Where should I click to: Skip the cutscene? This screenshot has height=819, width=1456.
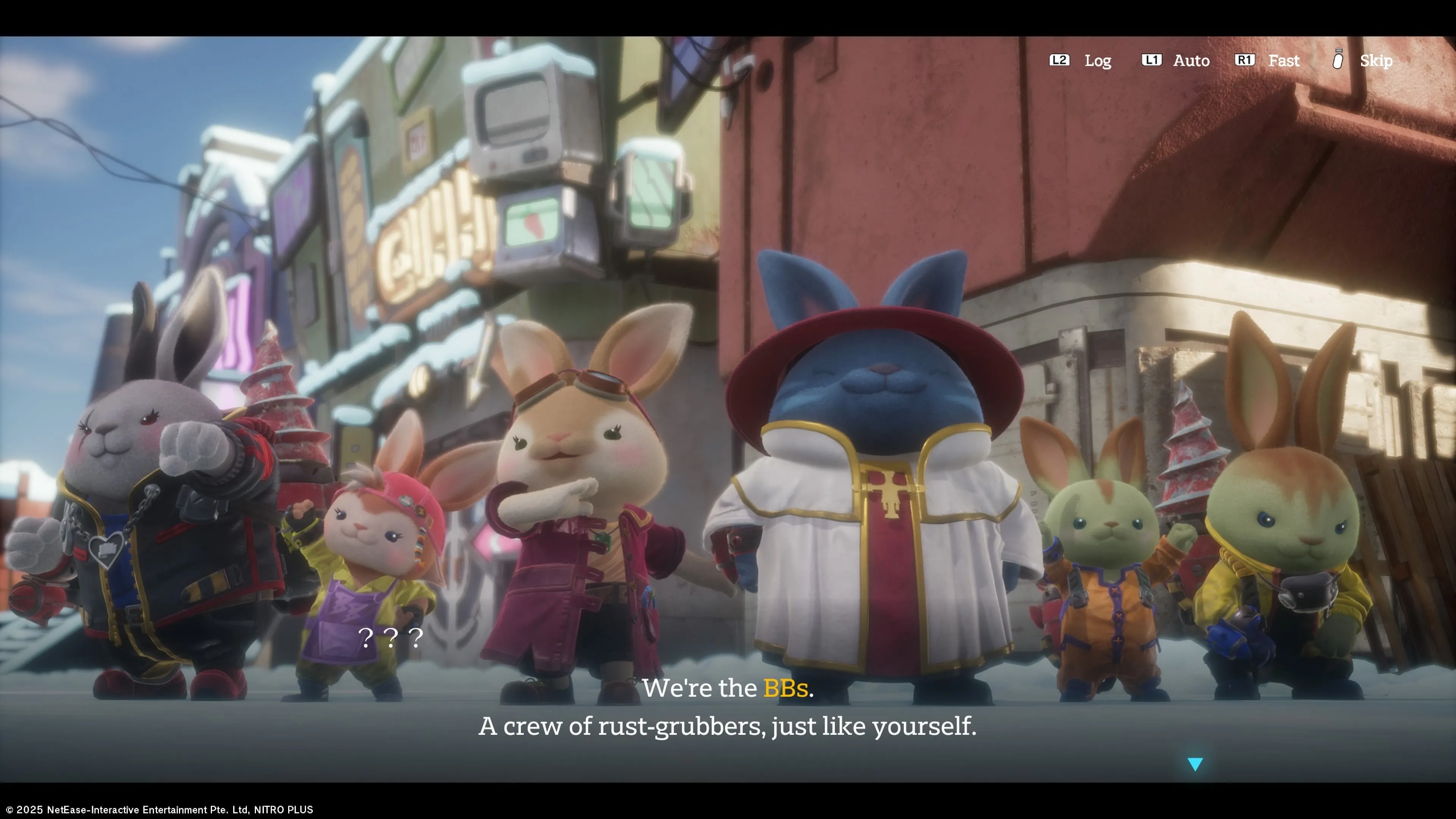1364,61
